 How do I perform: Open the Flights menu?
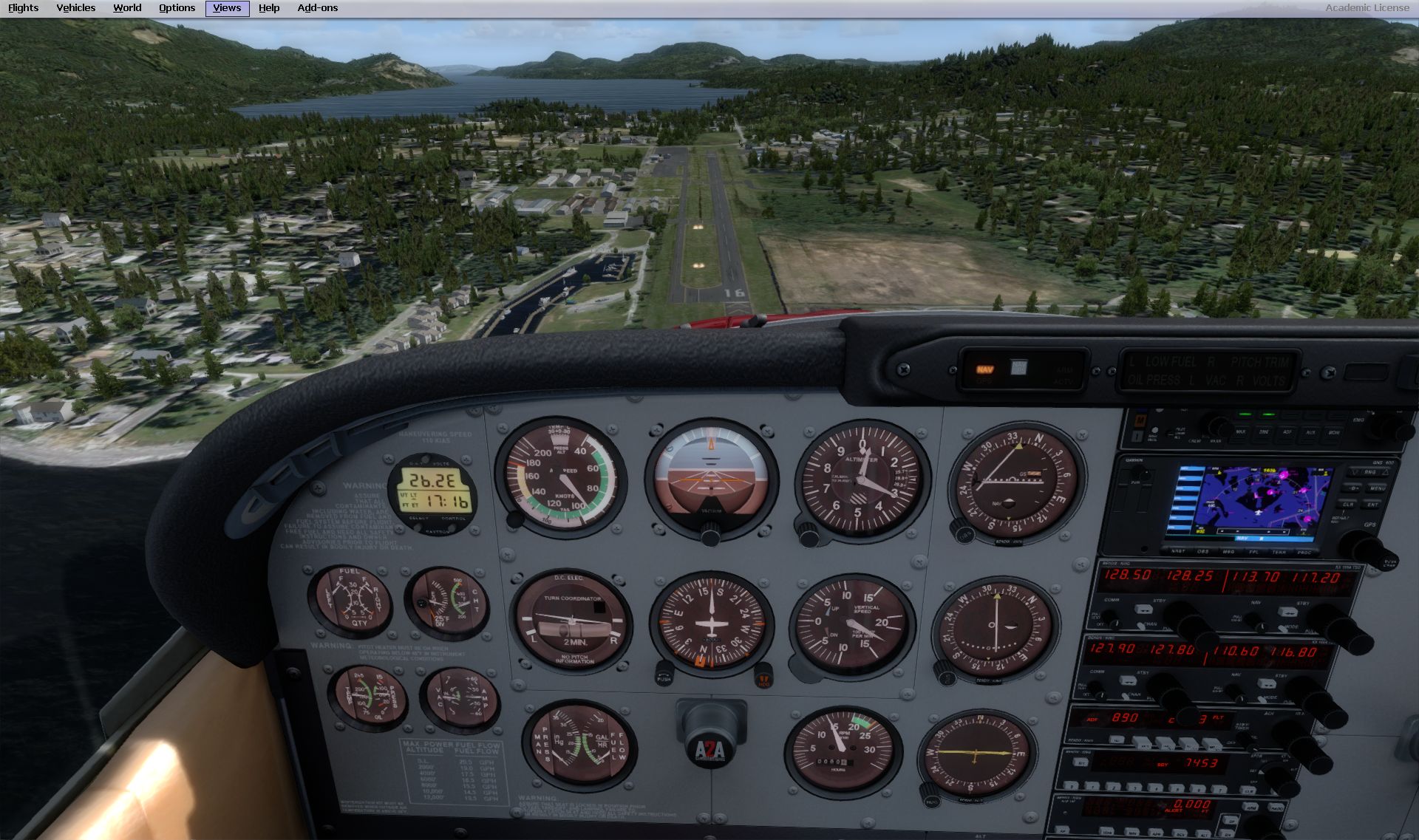tap(23, 8)
